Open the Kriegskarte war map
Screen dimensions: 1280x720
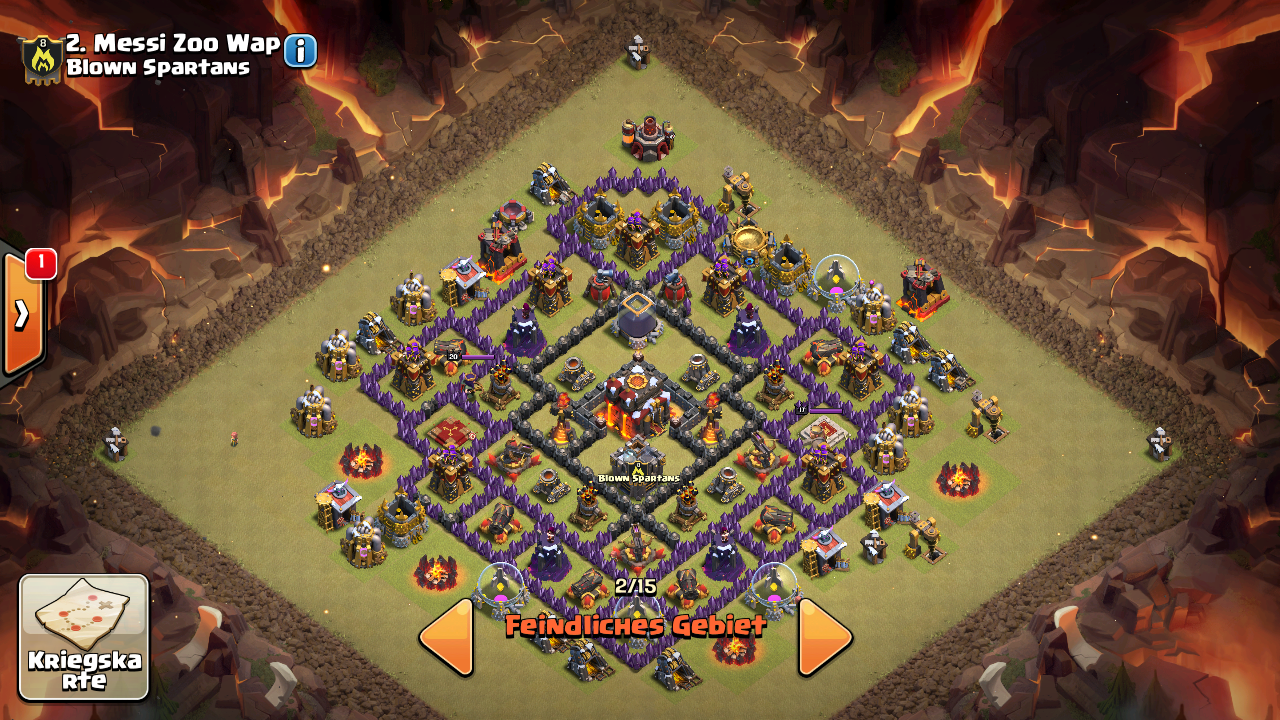click(x=84, y=637)
